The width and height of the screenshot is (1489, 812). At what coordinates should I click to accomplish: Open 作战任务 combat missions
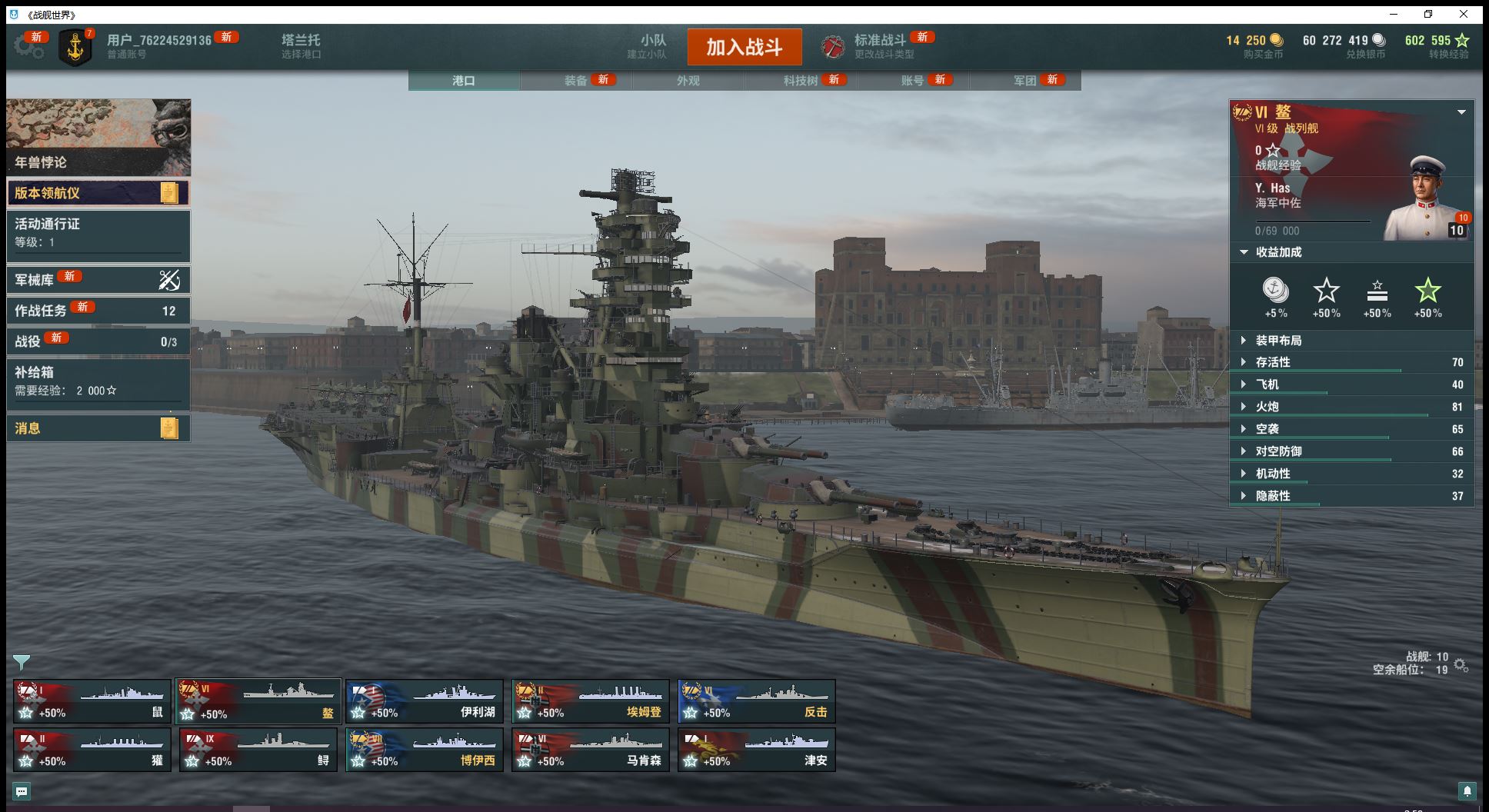pos(98,311)
